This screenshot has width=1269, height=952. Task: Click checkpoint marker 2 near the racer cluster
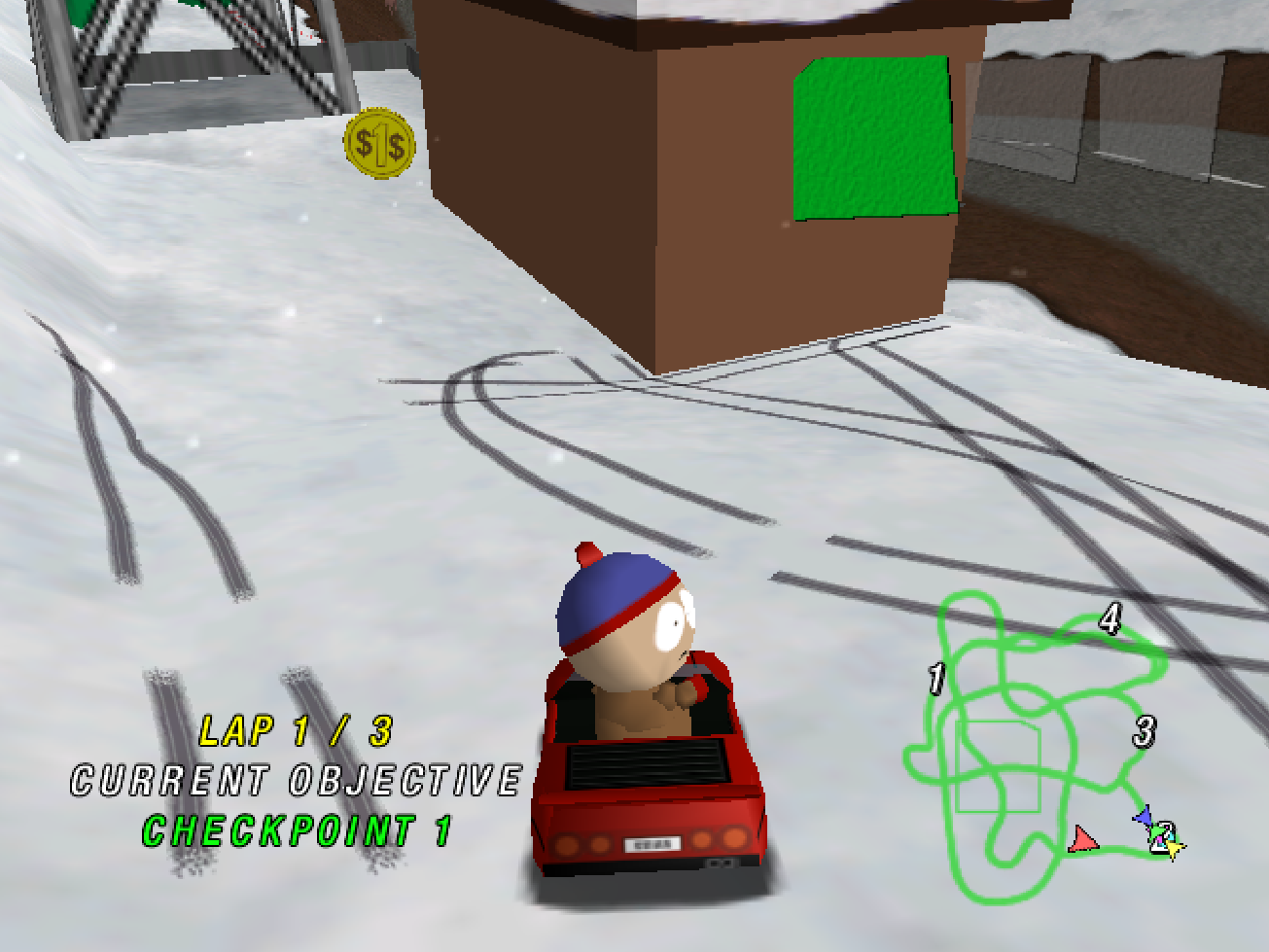coord(1168,834)
